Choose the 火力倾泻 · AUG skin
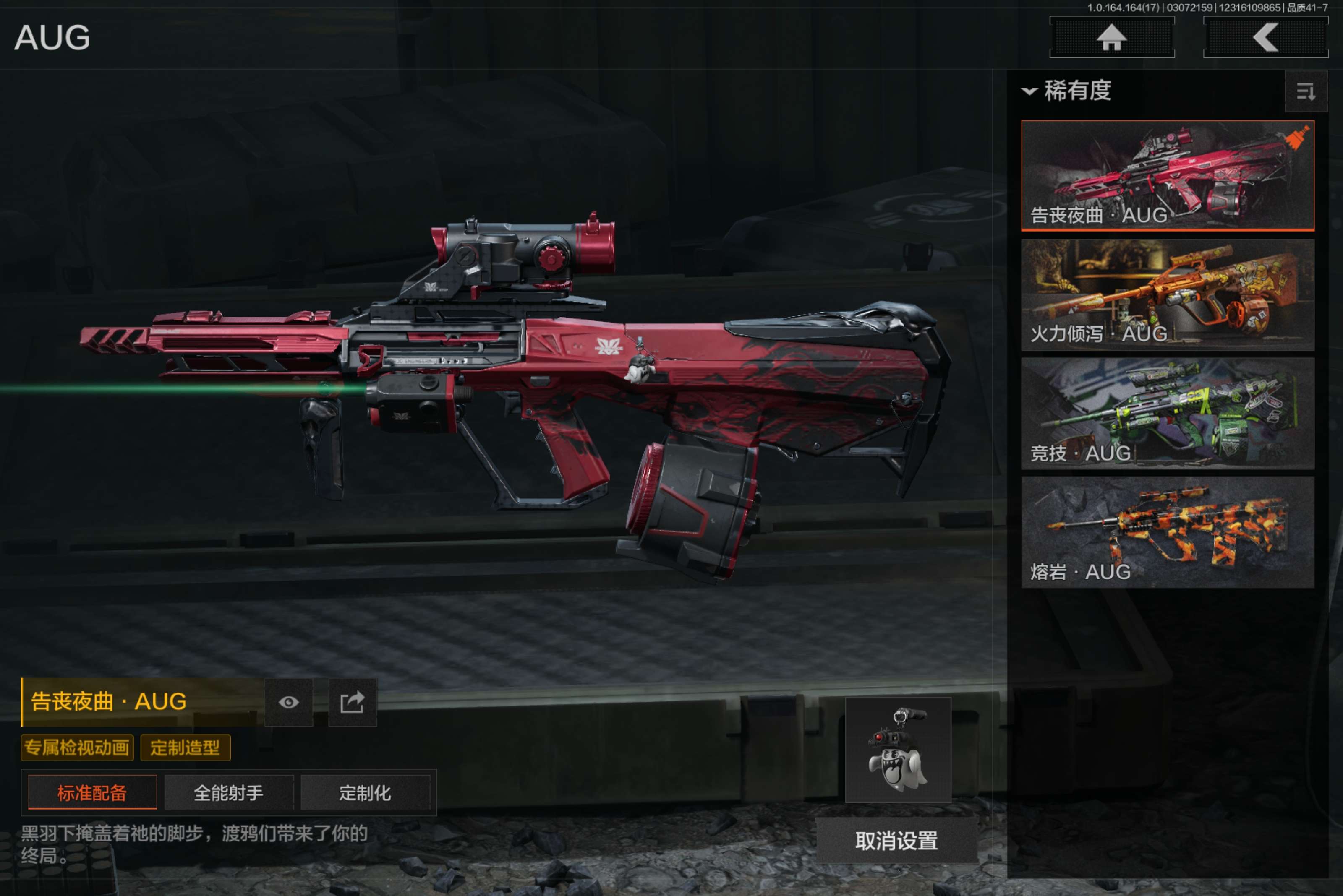1343x896 pixels. 1167,294
